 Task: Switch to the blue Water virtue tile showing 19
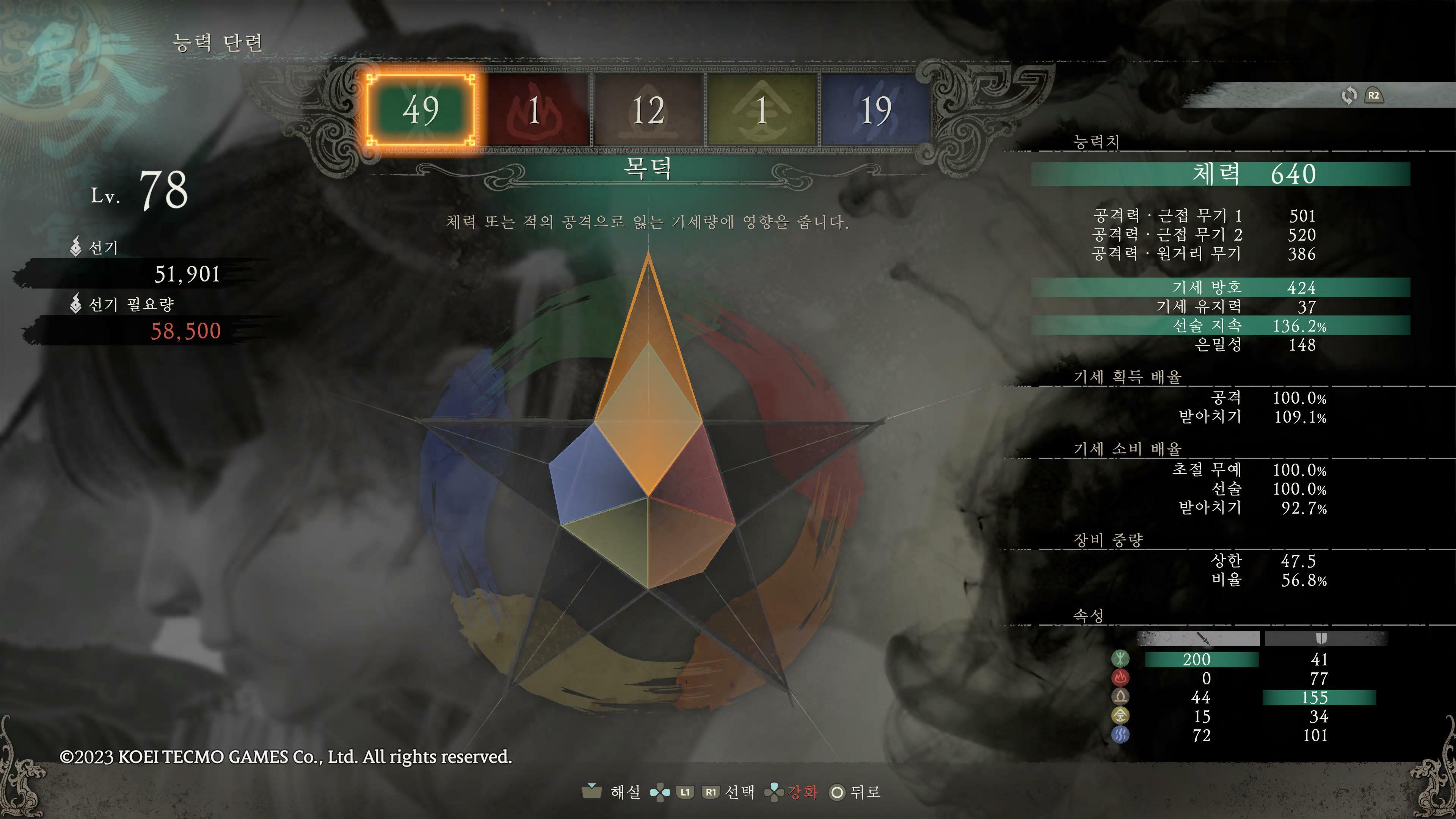[875, 110]
